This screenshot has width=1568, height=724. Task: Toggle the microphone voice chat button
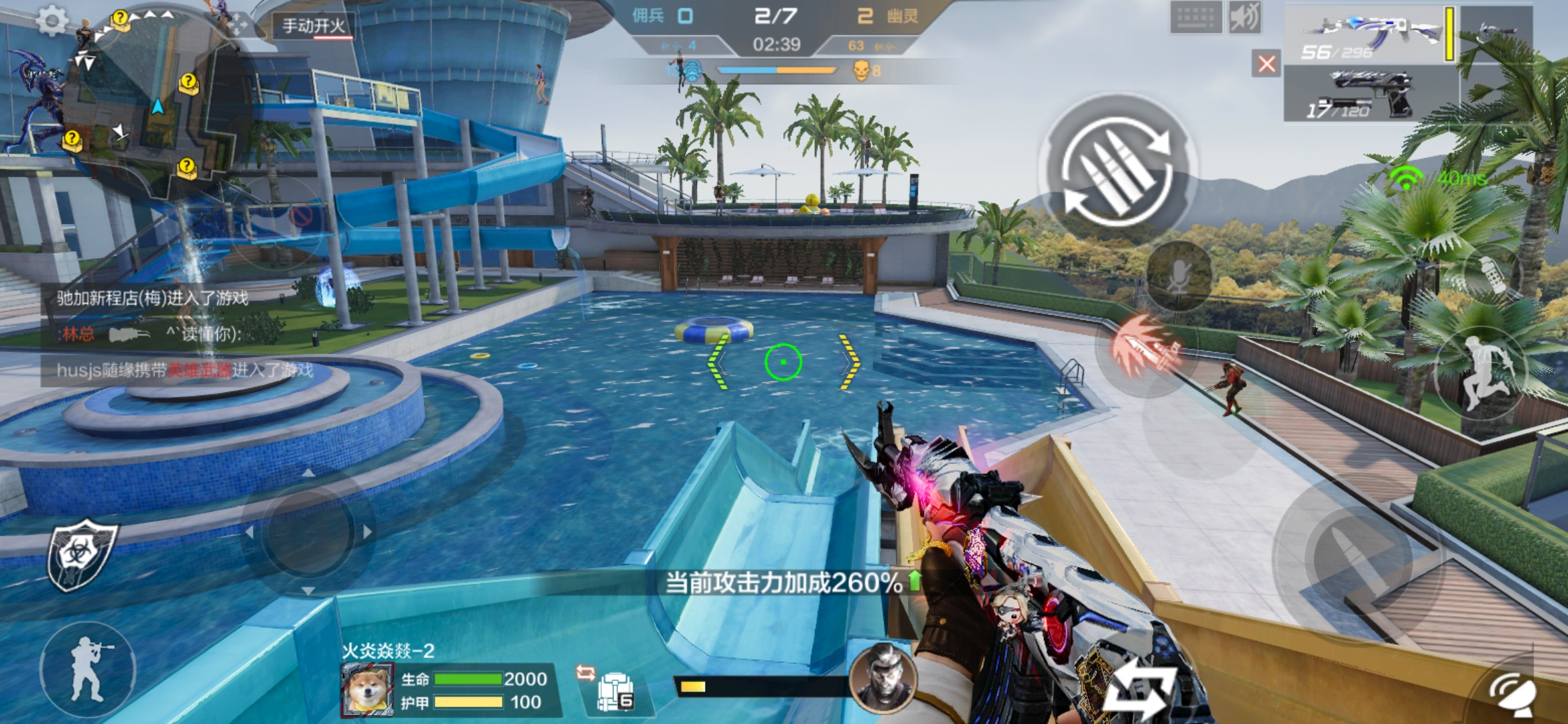1178,276
